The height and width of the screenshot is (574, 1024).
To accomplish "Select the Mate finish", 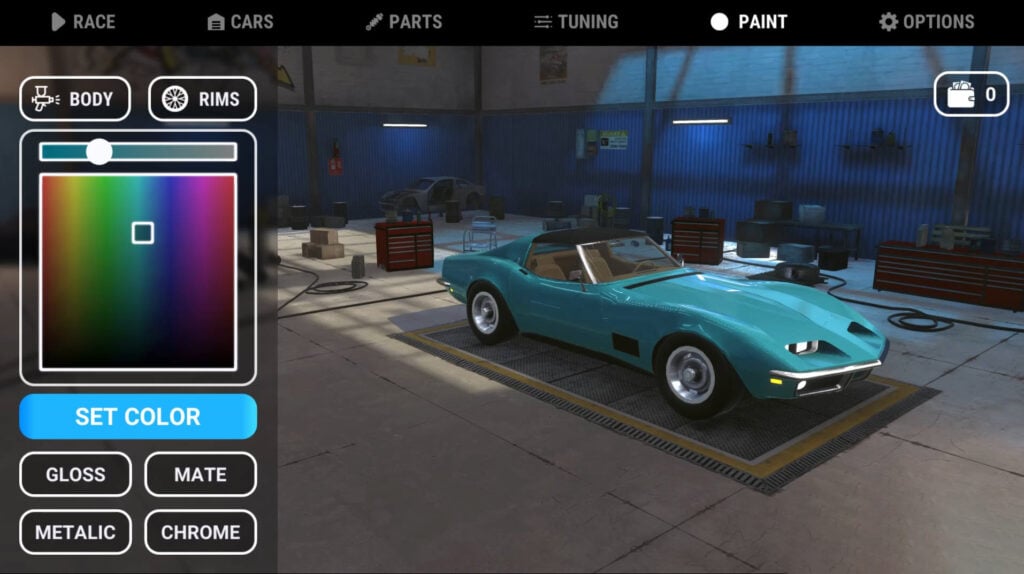I will (x=200, y=474).
